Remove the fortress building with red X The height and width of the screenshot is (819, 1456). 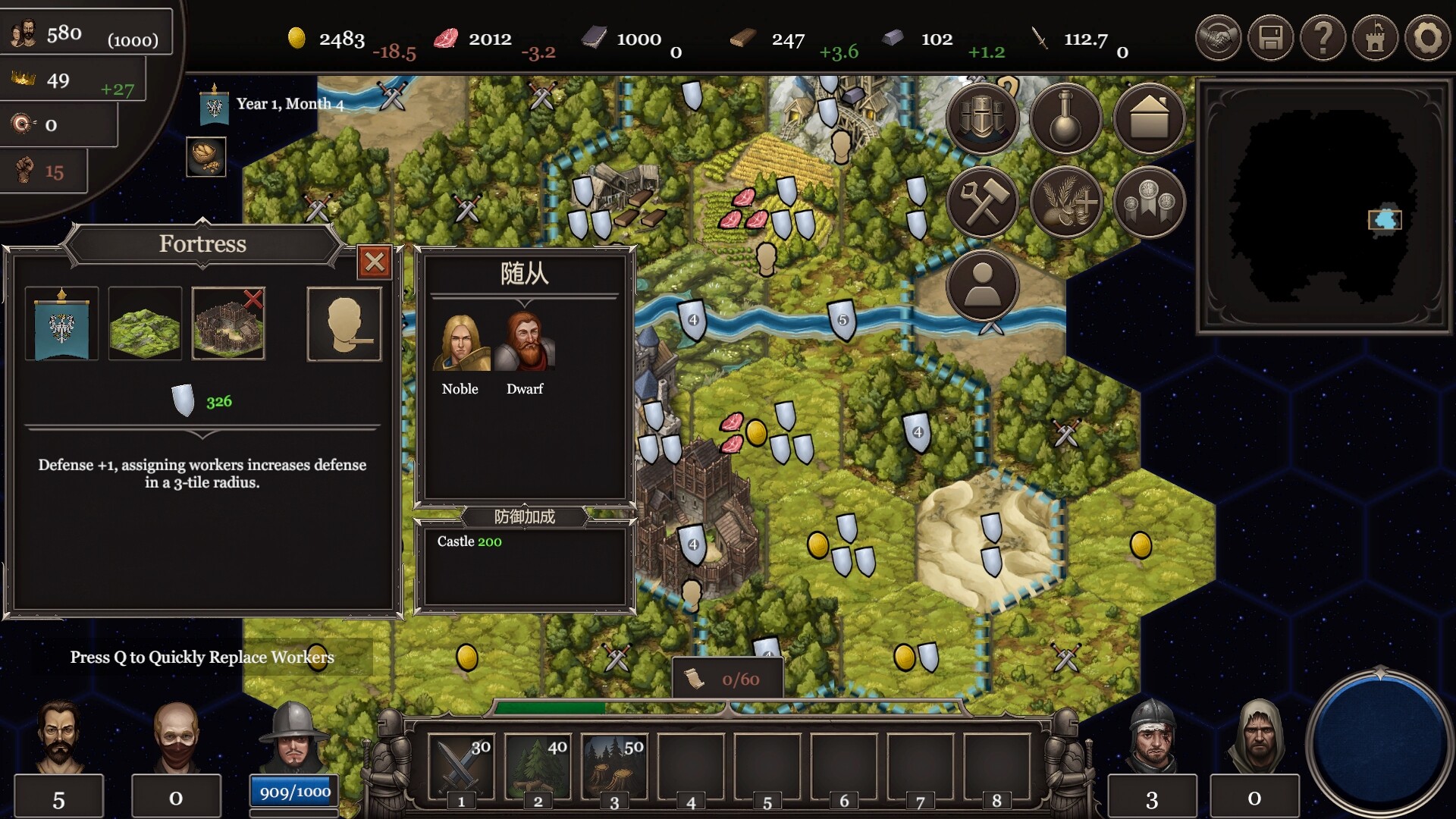coord(253,299)
